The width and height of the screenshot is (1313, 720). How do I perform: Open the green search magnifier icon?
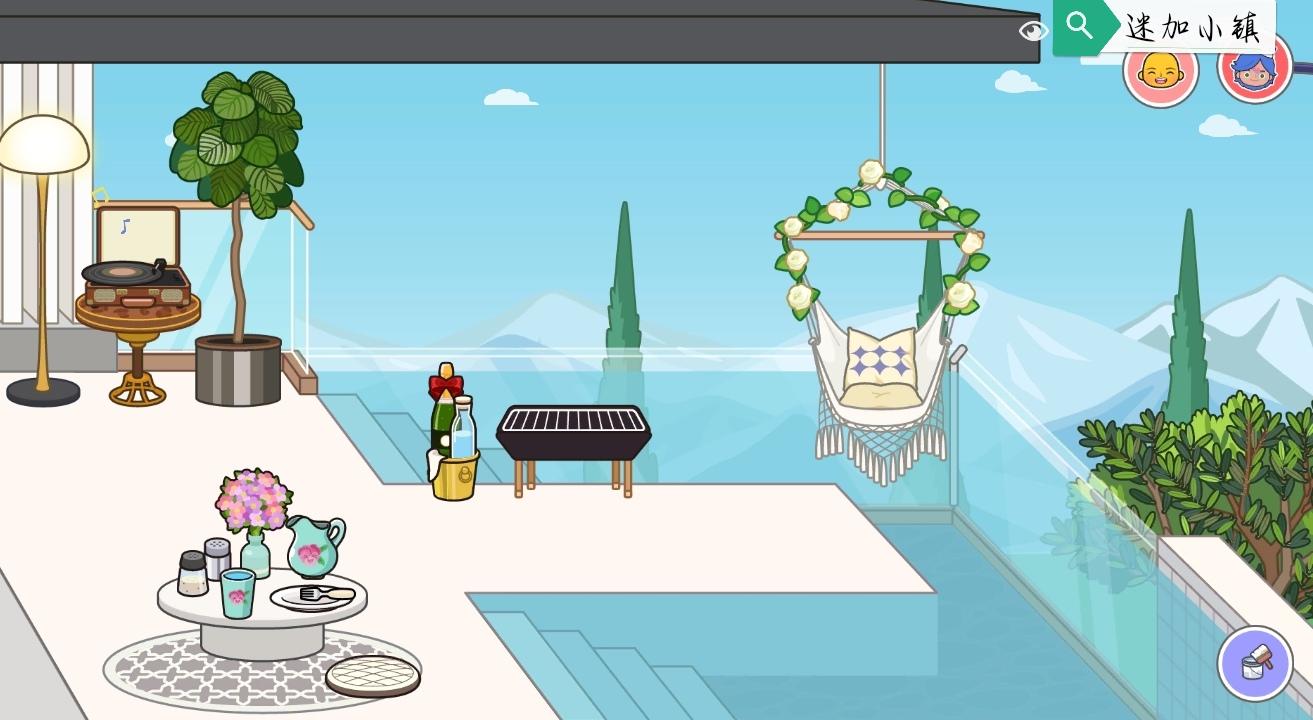pyautogui.click(x=1080, y=25)
